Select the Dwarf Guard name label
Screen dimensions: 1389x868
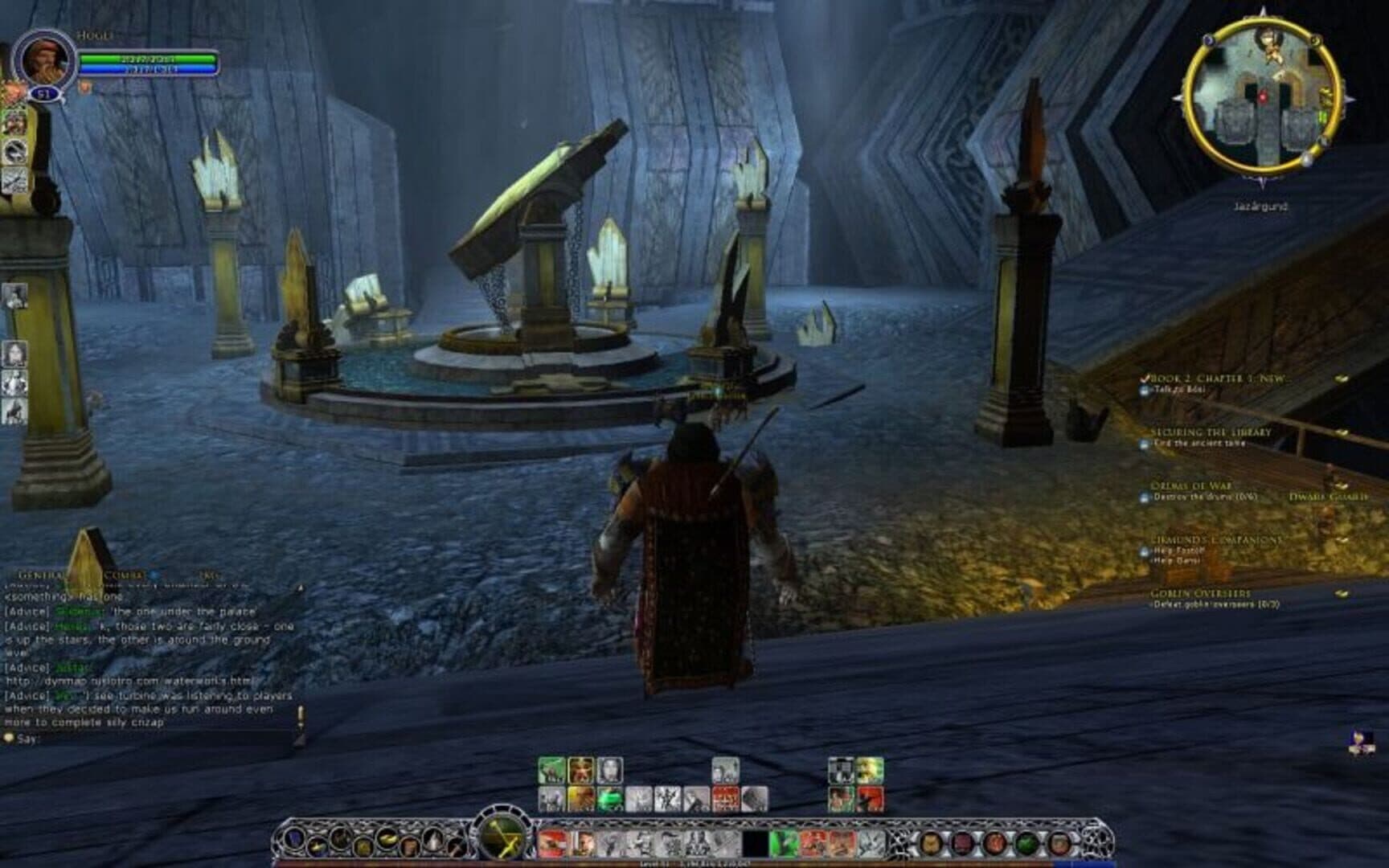pyautogui.click(x=1327, y=497)
